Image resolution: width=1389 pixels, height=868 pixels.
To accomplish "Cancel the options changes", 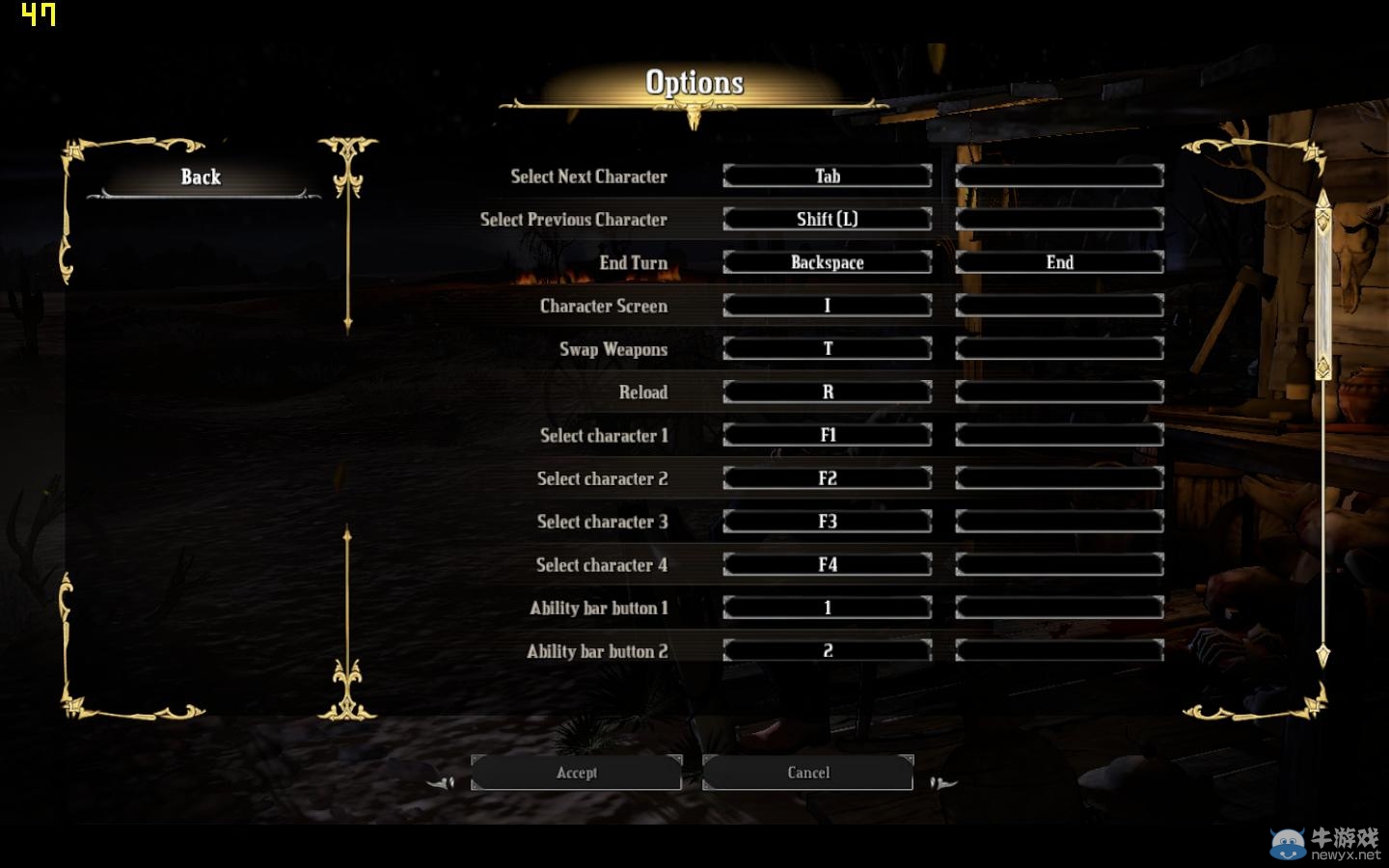I will point(807,773).
